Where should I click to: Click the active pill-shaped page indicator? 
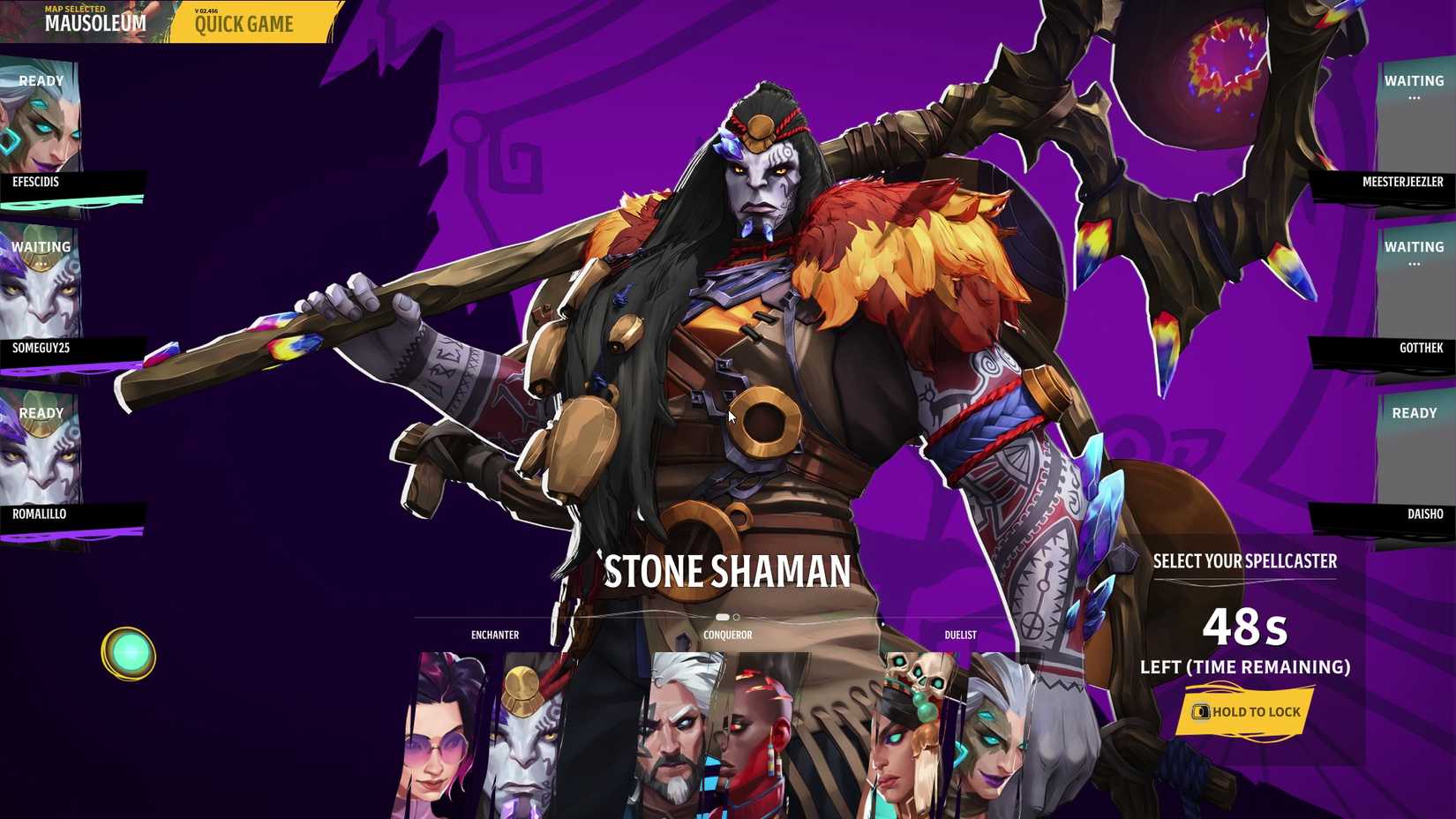[x=723, y=617]
